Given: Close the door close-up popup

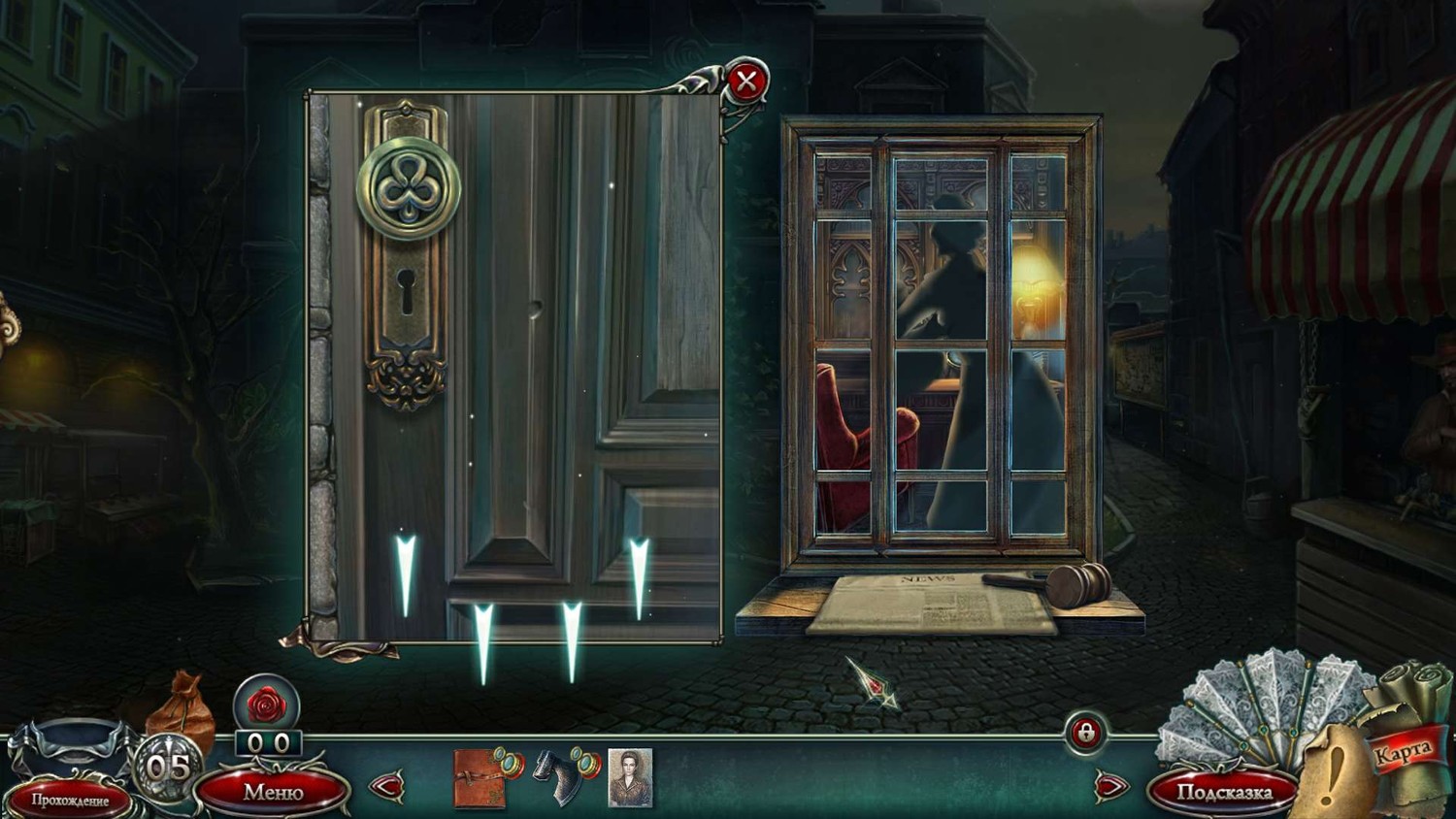Looking at the screenshot, I should tap(745, 82).
